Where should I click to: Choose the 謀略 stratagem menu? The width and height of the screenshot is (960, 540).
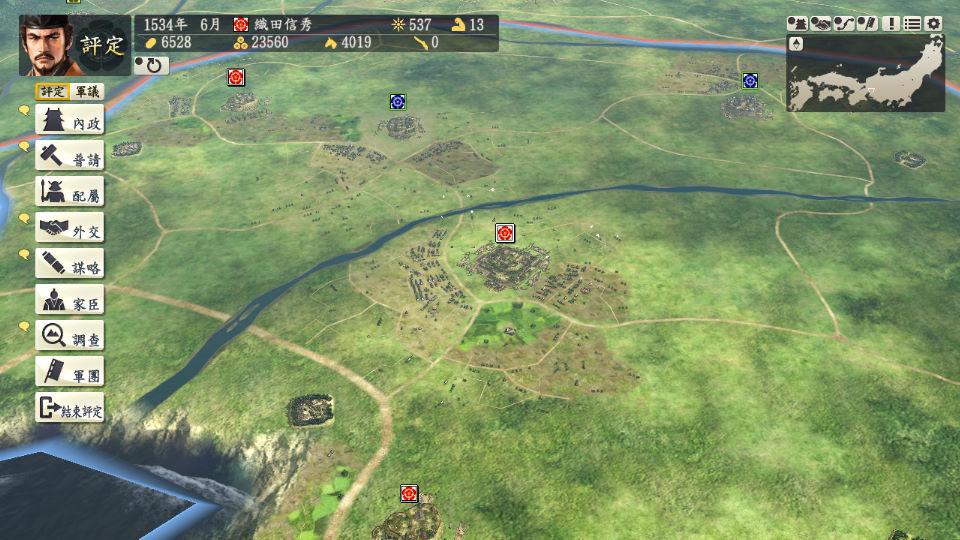(70, 264)
